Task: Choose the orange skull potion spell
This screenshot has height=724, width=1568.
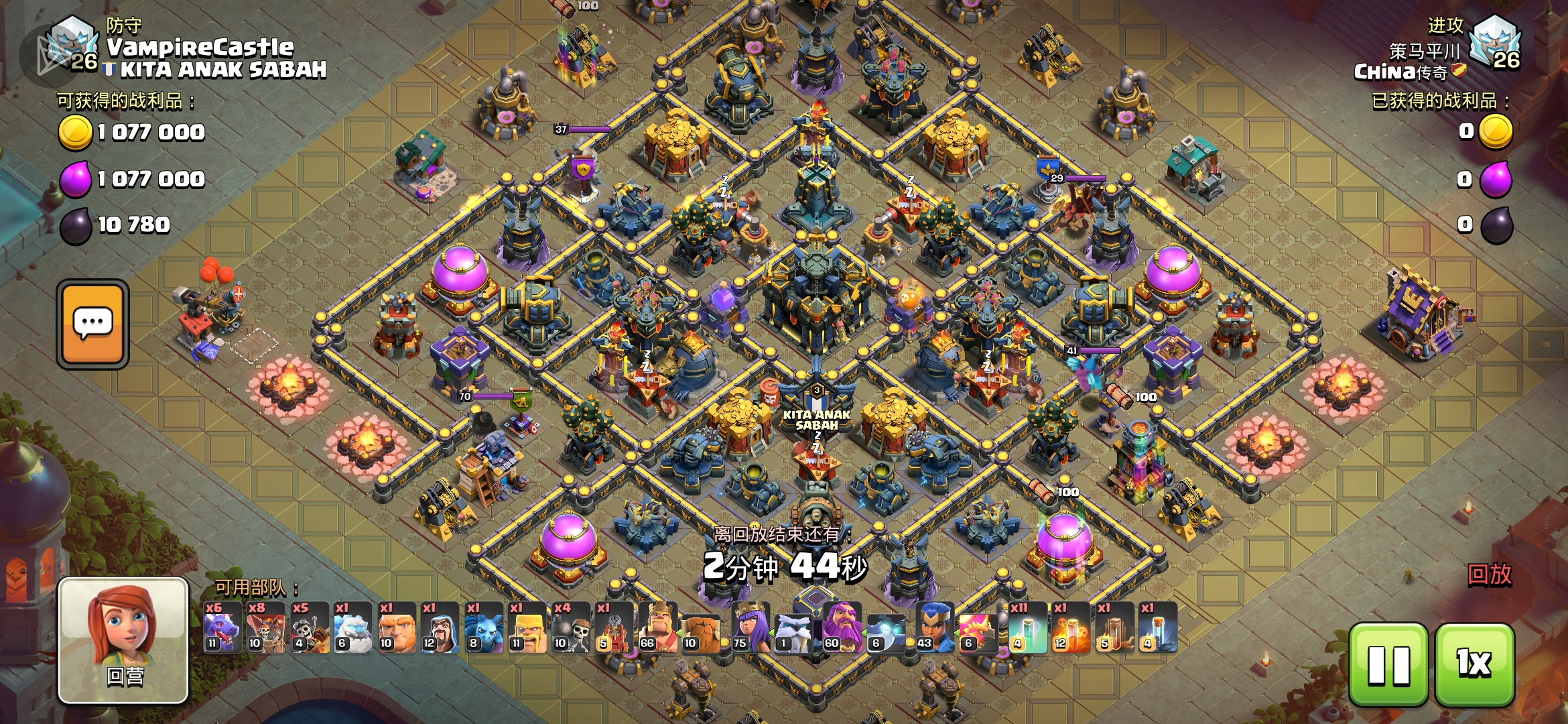Action: pyautogui.click(x=1070, y=627)
